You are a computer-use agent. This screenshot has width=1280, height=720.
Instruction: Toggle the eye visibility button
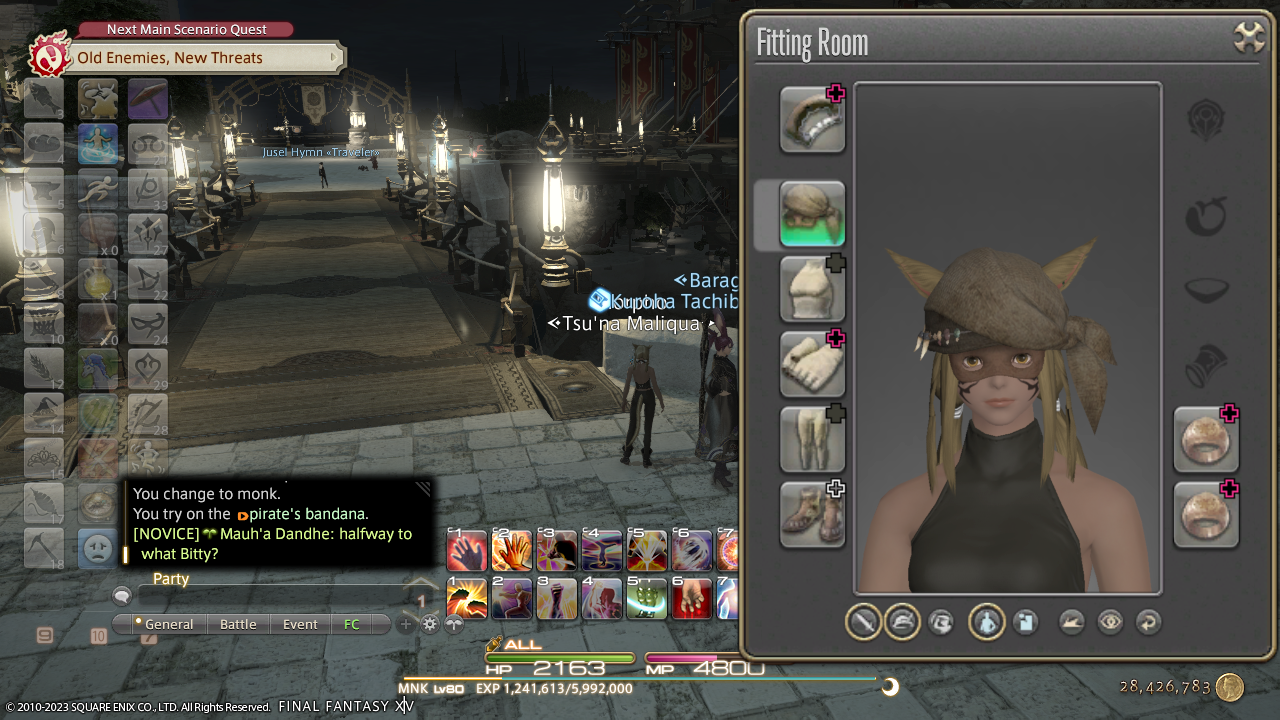pyautogui.click(x=1110, y=622)
